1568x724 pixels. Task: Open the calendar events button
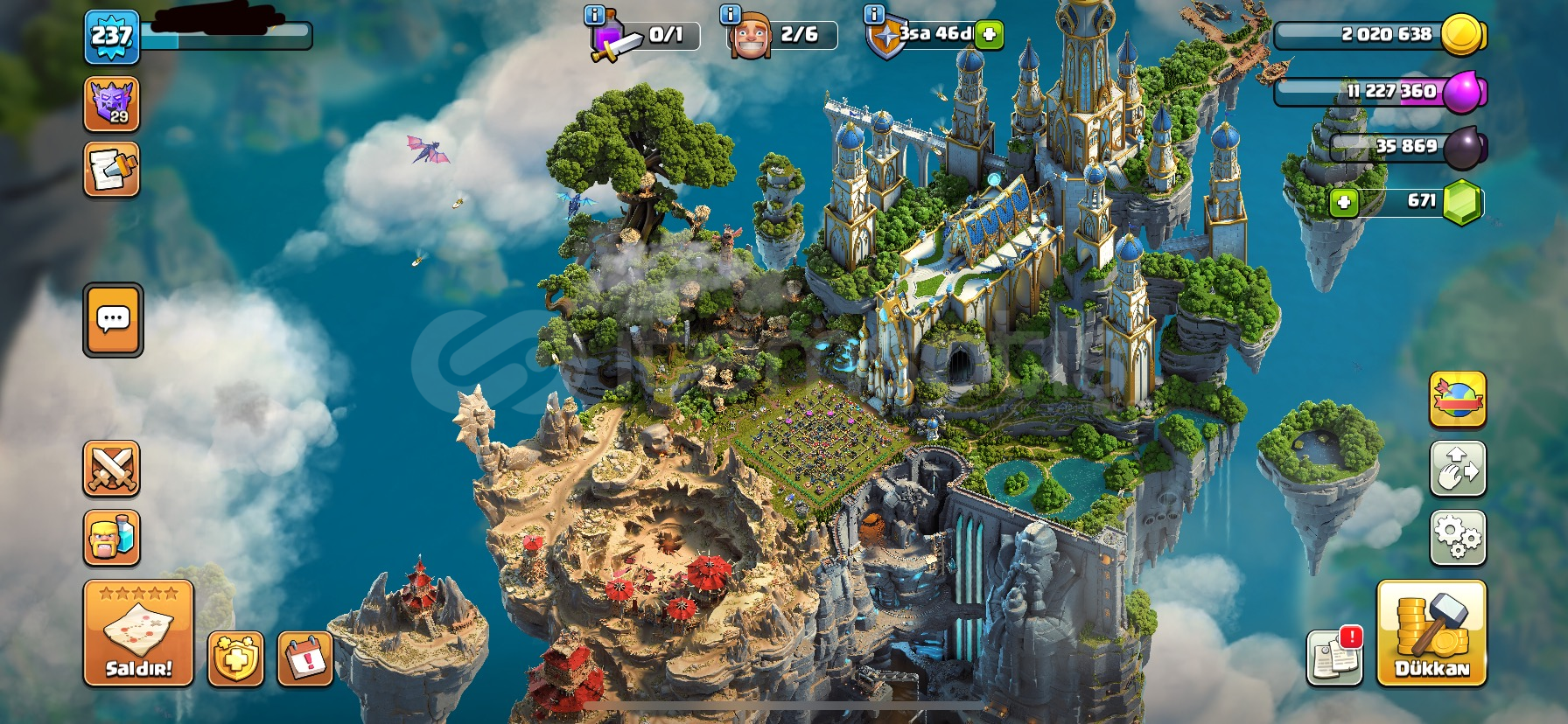(x=305, y=658)
